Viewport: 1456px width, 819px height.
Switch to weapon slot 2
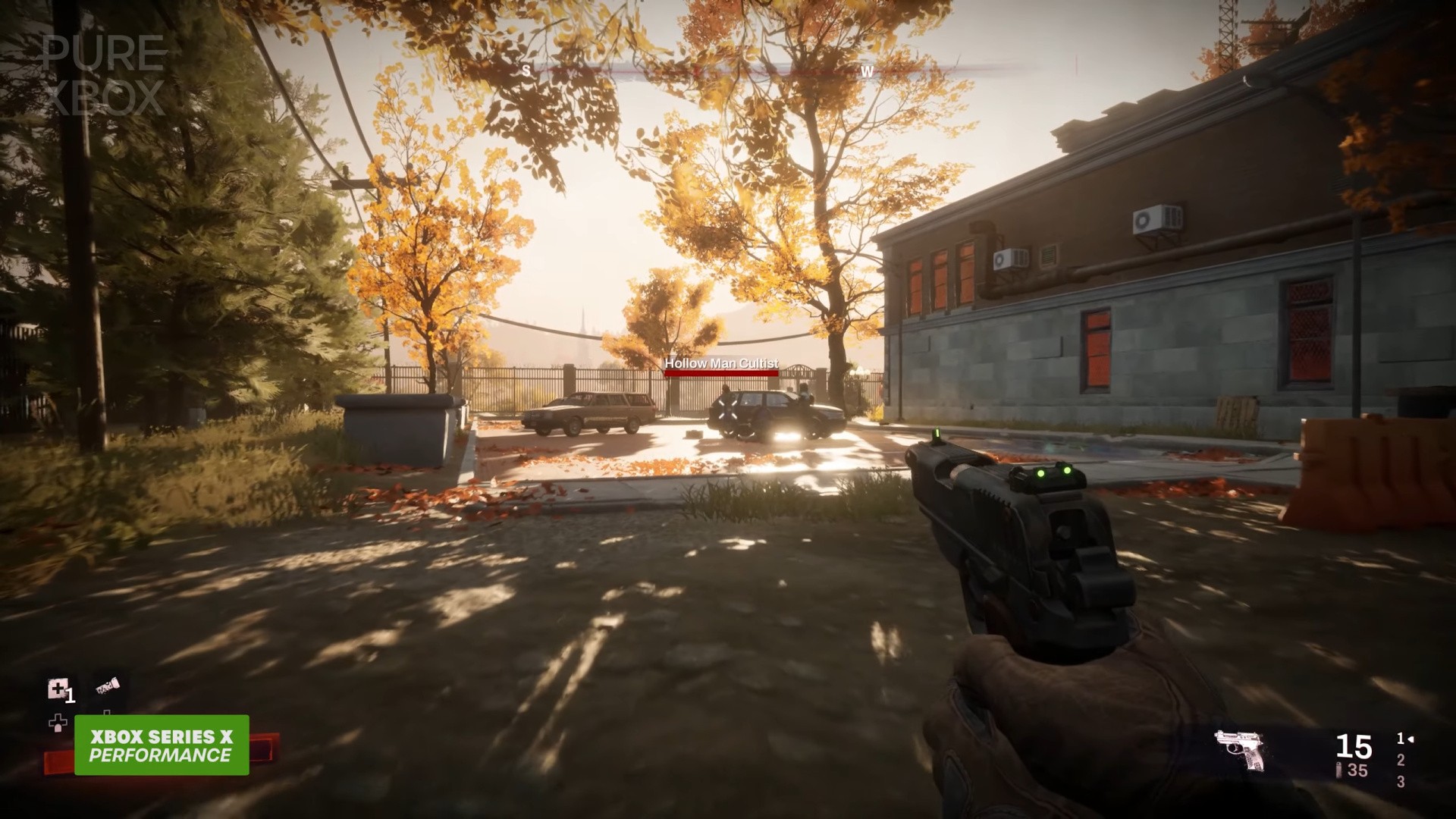pos(1401,761)
